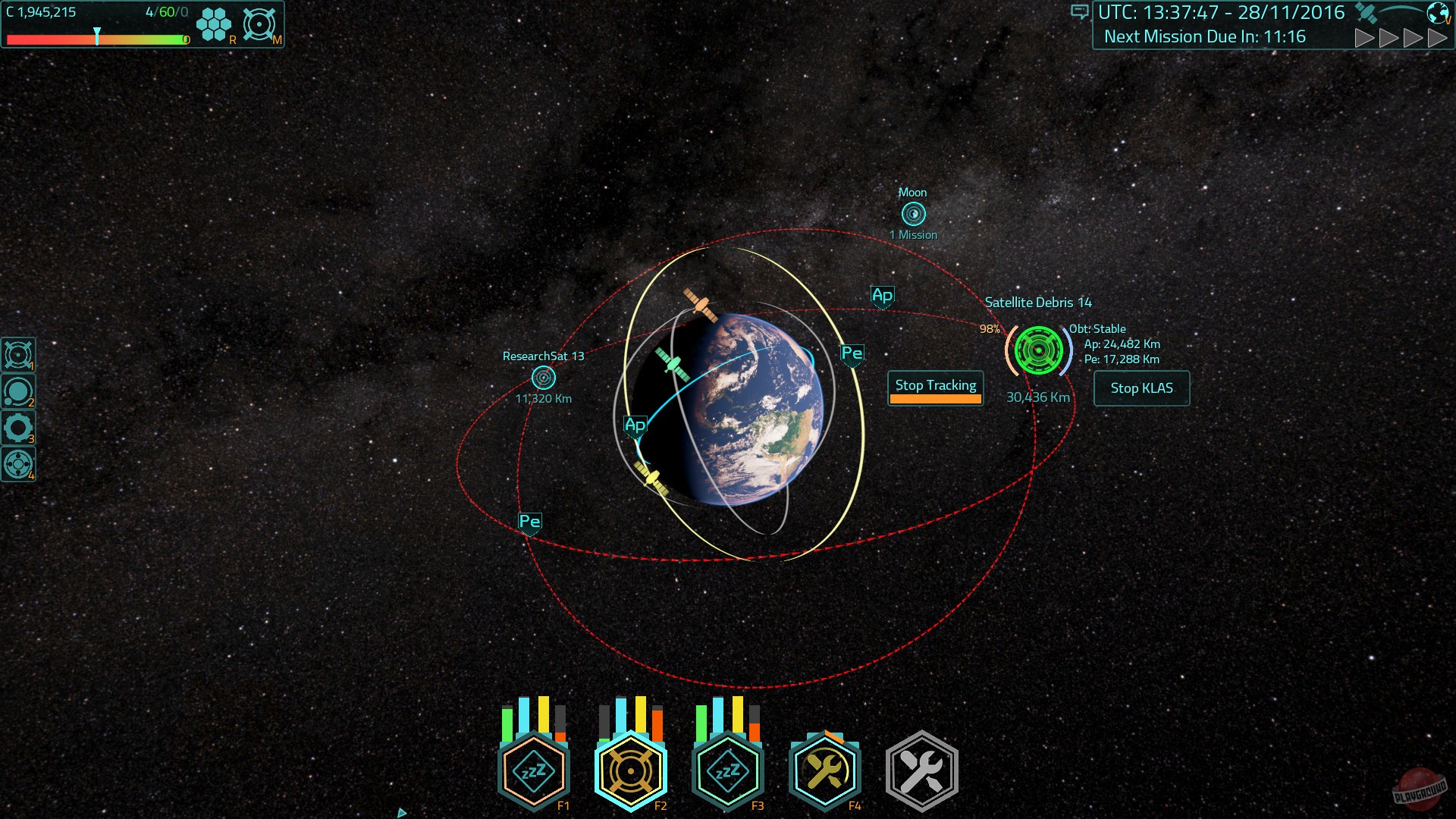Screen dimensions: 1456x819
Task: Select the grey wrench hexagon icon
Action: (921, 770)
